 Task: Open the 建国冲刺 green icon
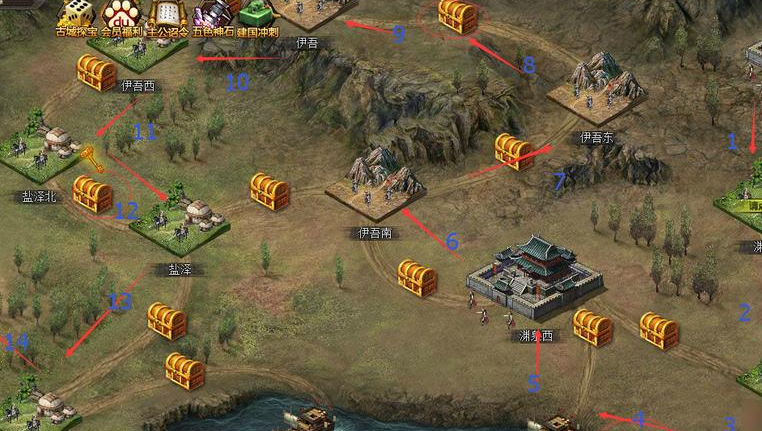coord(256,14)
